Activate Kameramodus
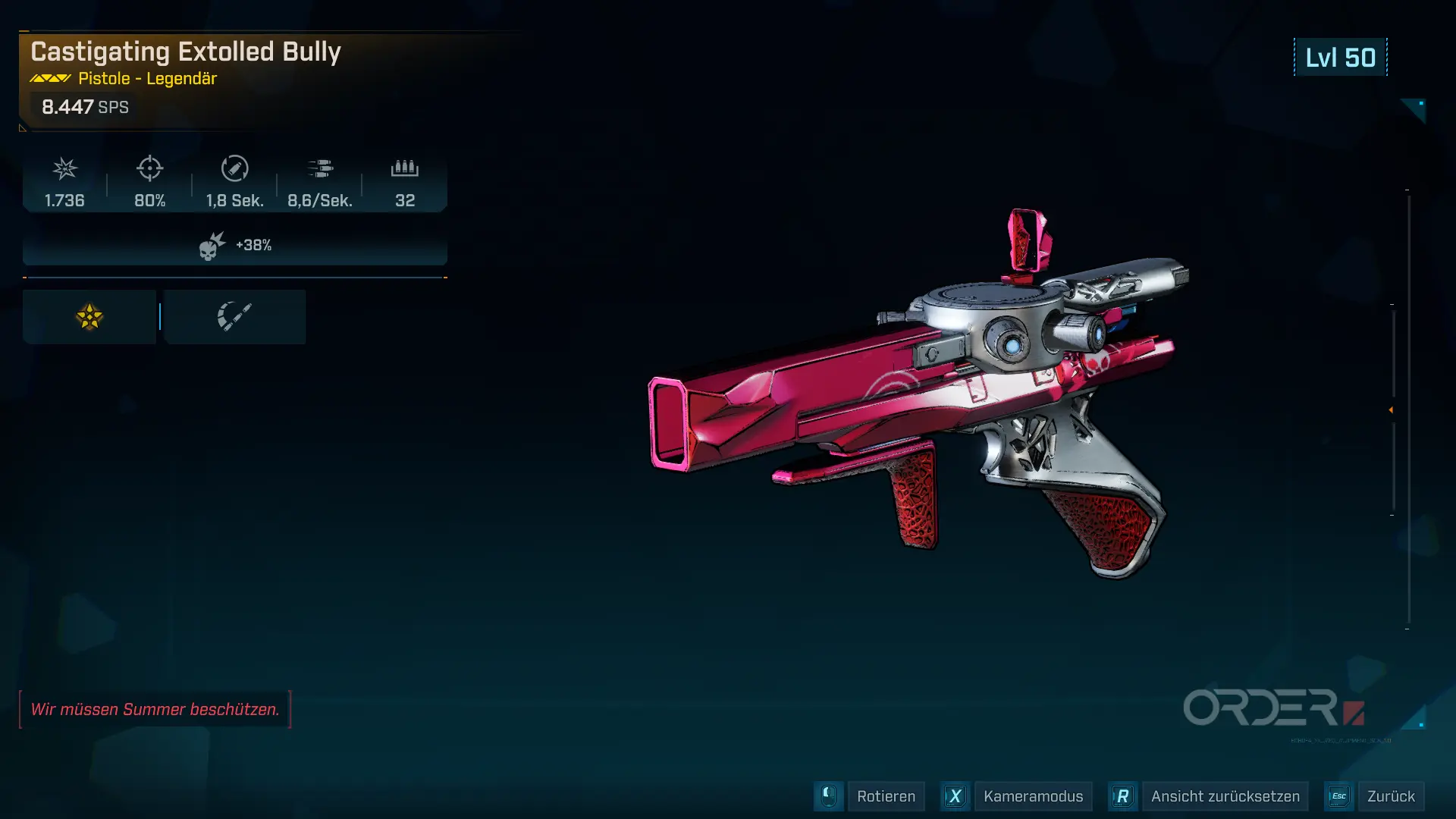Screen dimensions: 1456x819 pos(1032,796)
